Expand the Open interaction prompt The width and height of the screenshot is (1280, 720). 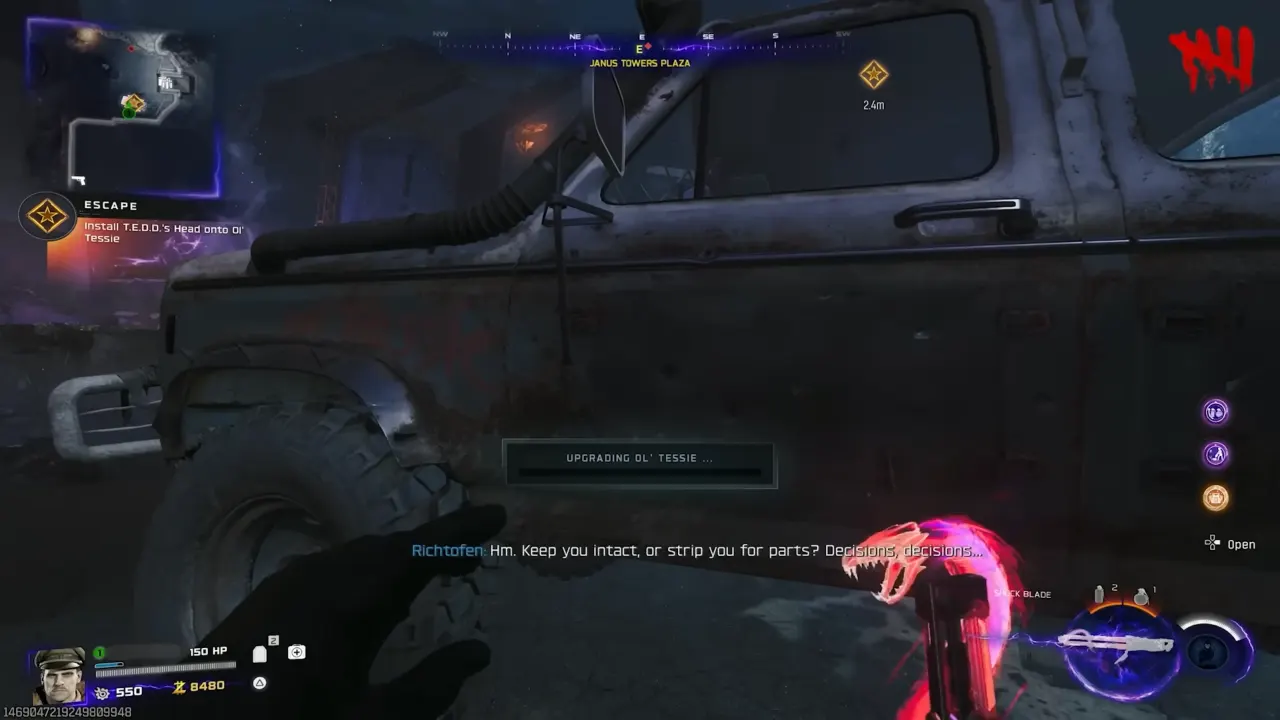(x=1230, y=543)
